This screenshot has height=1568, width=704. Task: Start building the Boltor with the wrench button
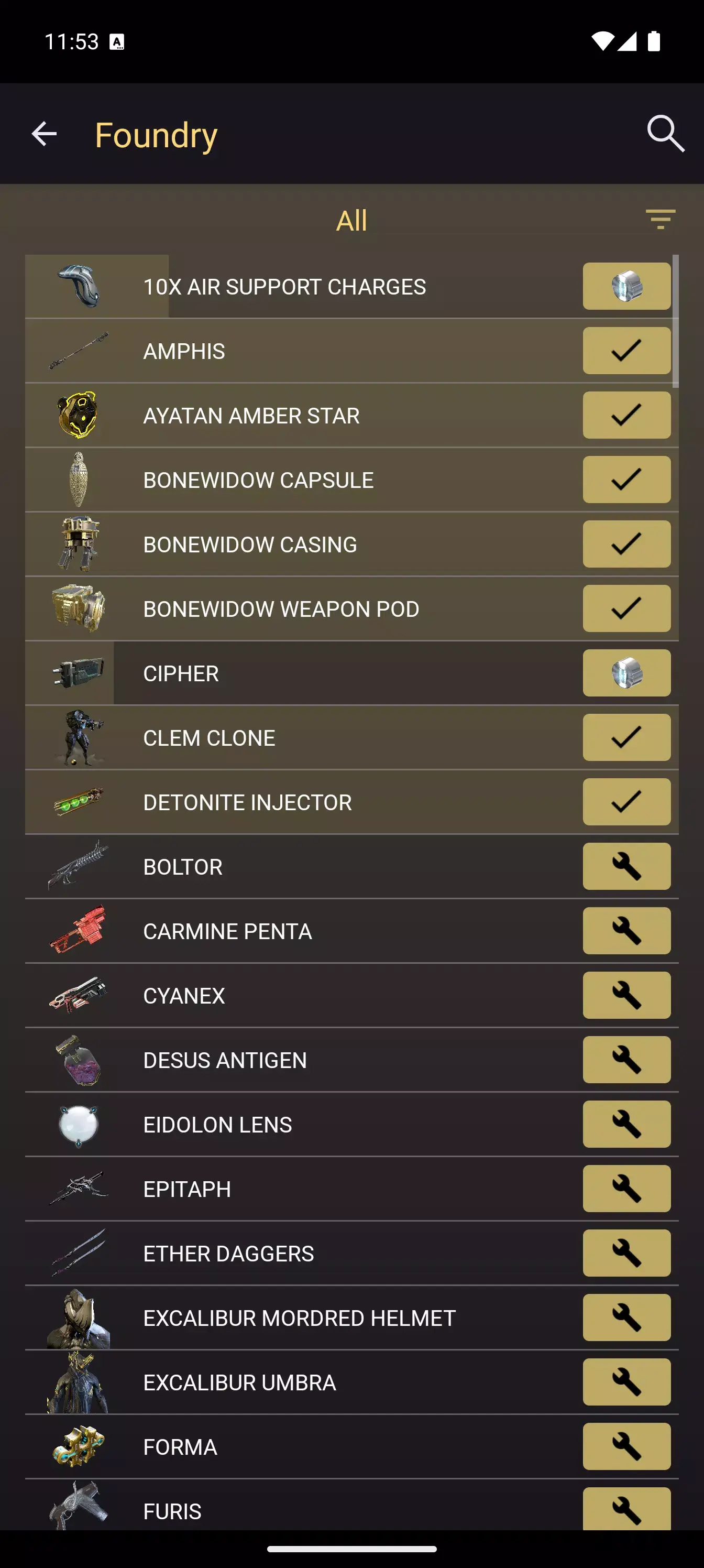pyautogui.click(x=626, y=866)
